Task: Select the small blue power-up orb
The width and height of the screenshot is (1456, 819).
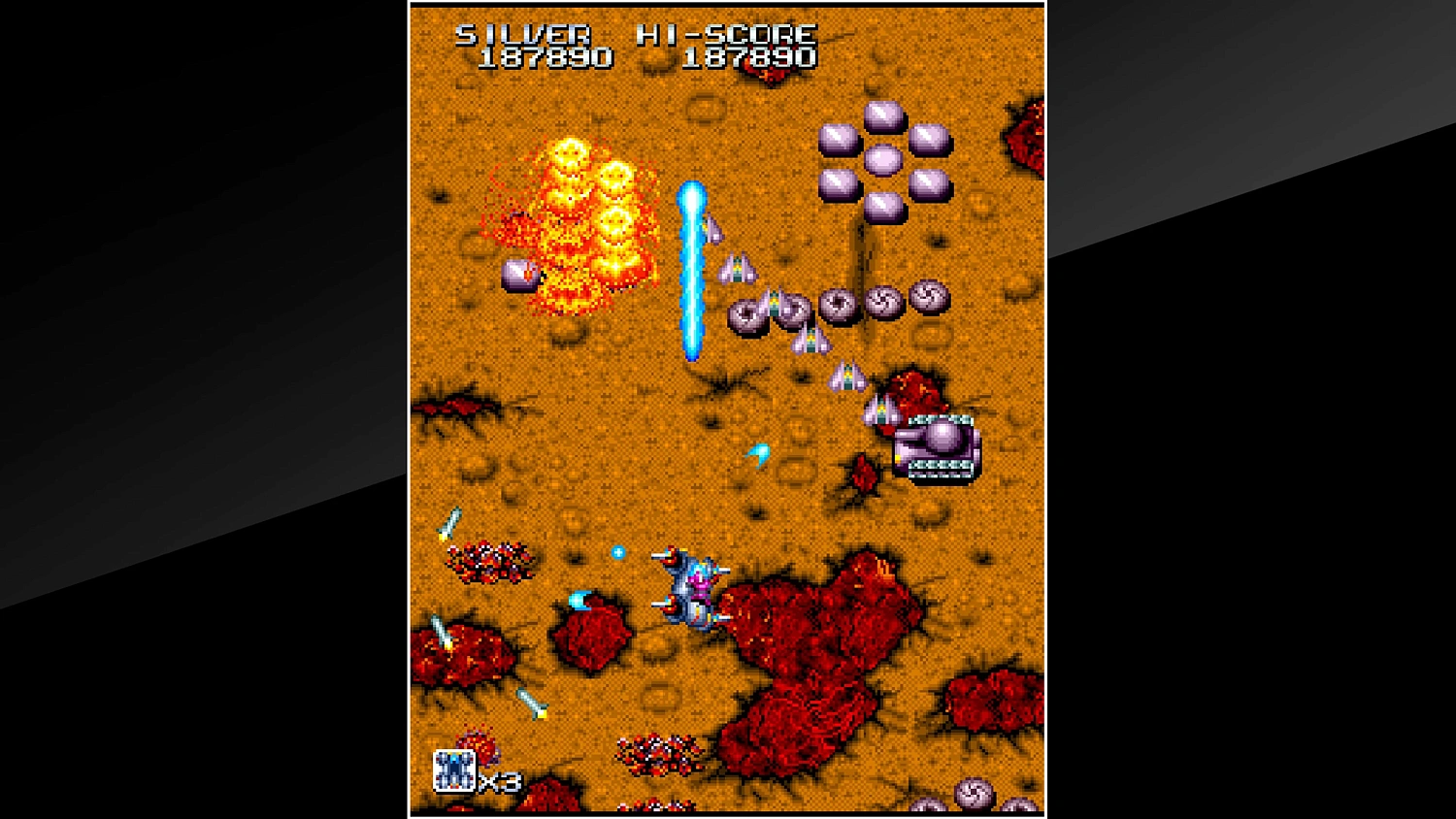Action: 618,551
